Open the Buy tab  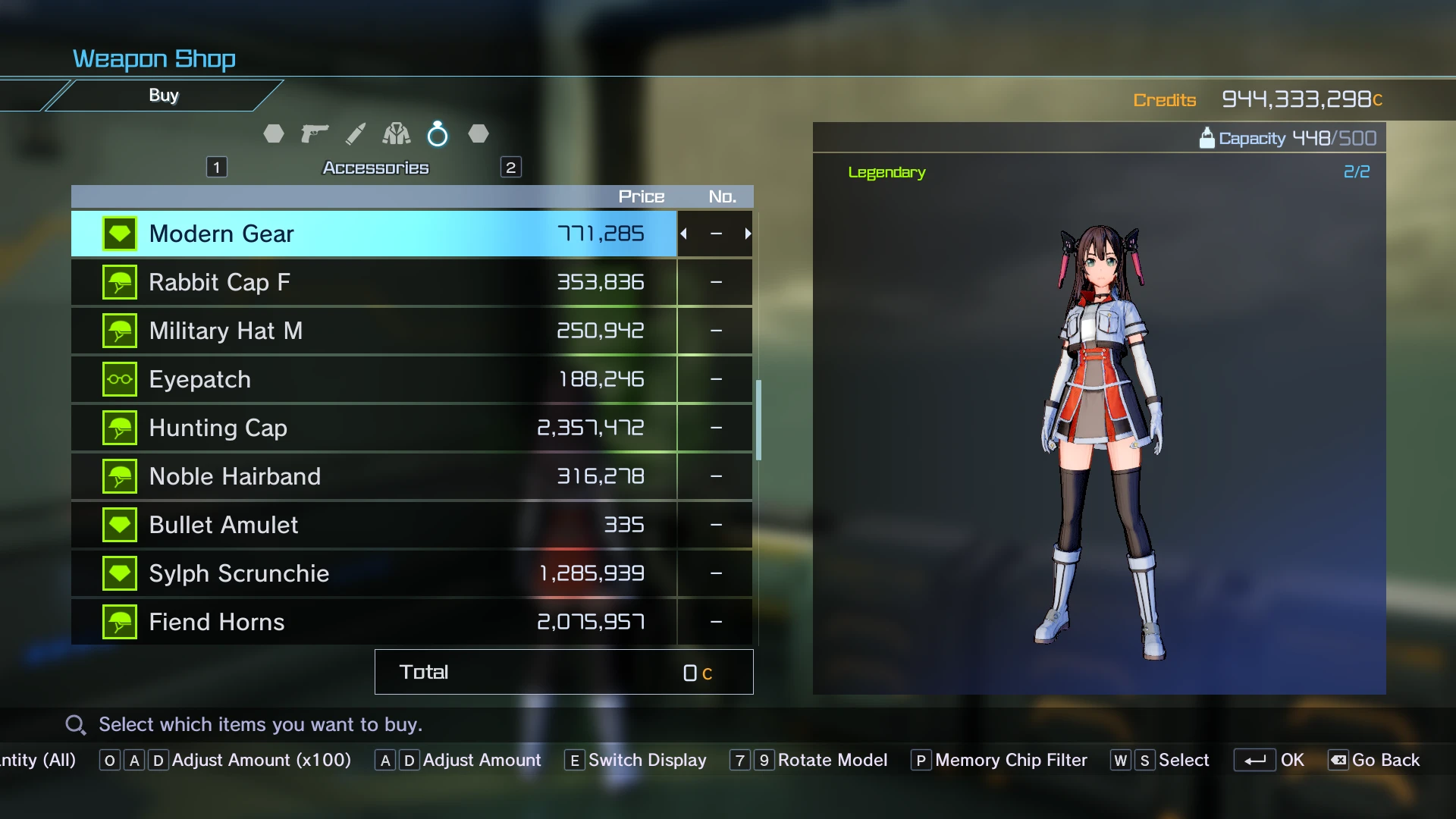click(164, 96)
